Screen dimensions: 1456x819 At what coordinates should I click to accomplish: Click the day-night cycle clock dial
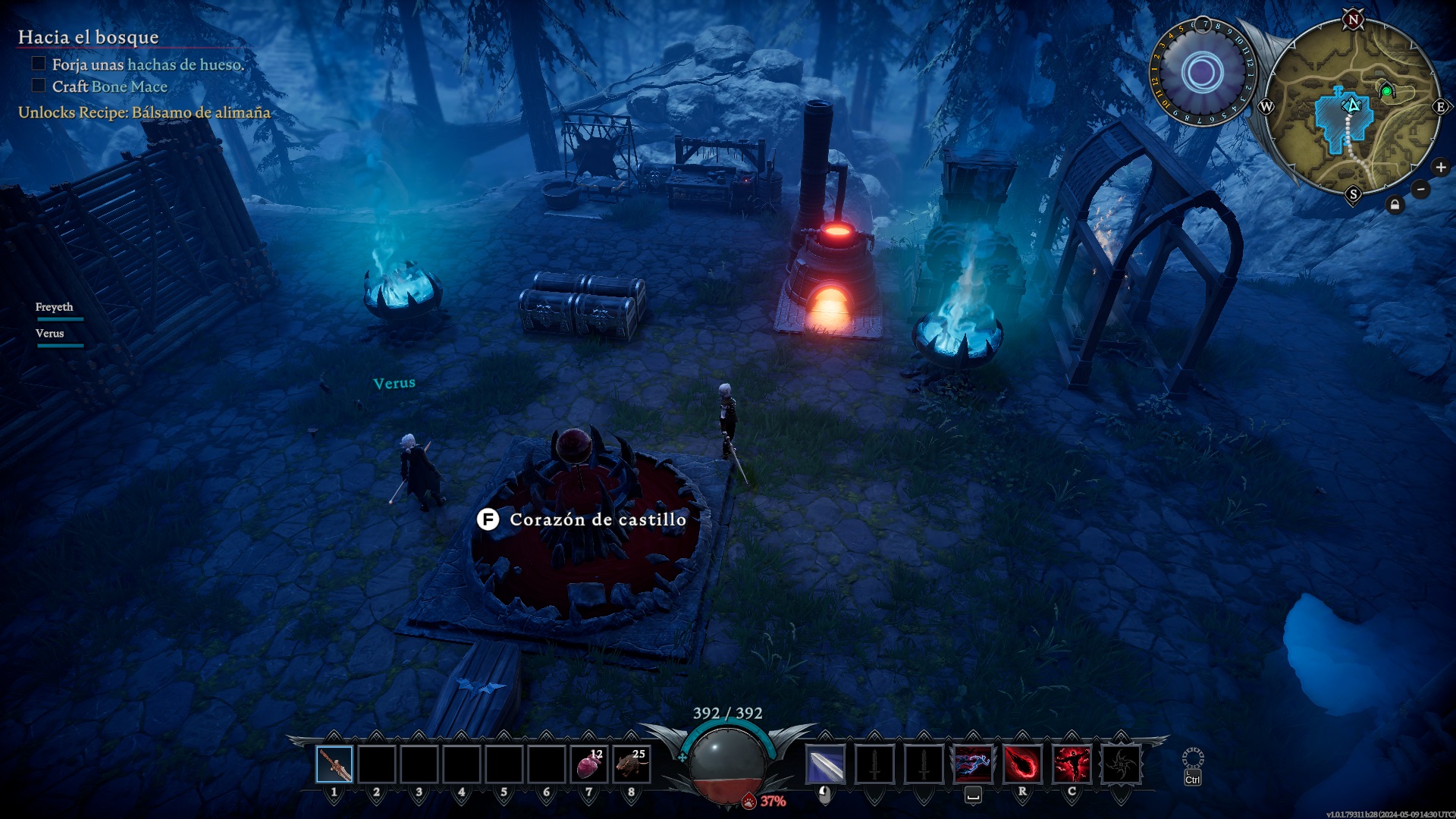(1203, 73)
